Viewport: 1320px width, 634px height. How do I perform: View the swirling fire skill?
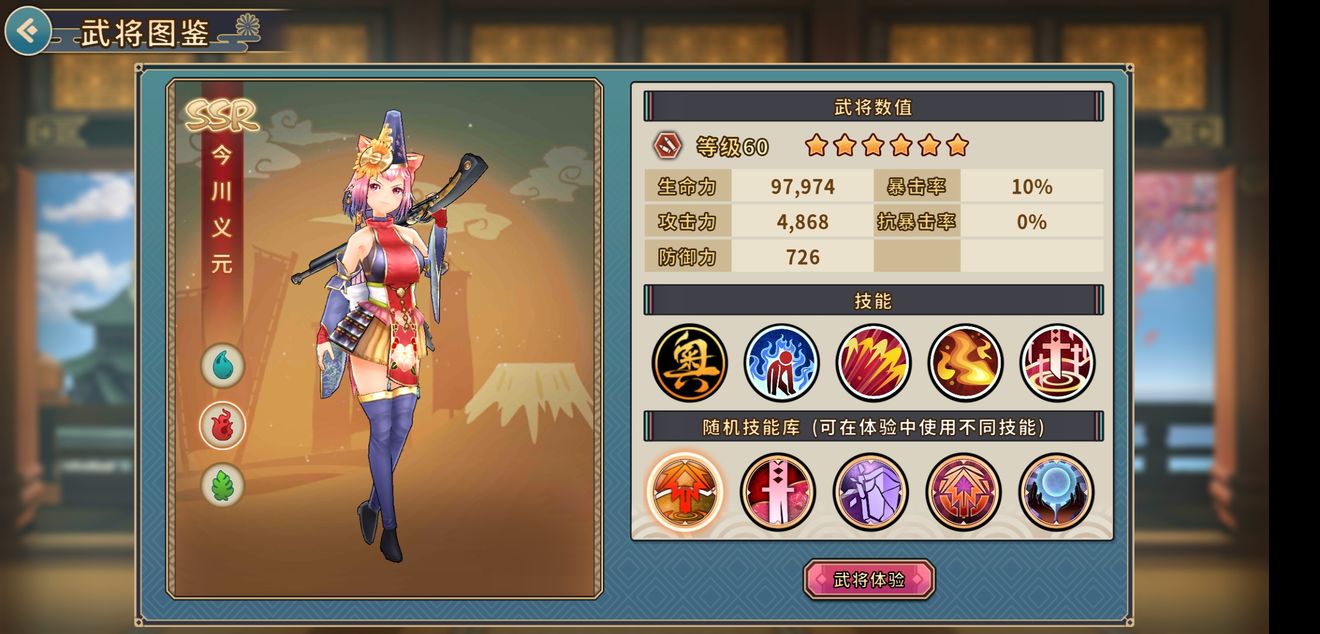pyautogui.click(x=966, y=362)
